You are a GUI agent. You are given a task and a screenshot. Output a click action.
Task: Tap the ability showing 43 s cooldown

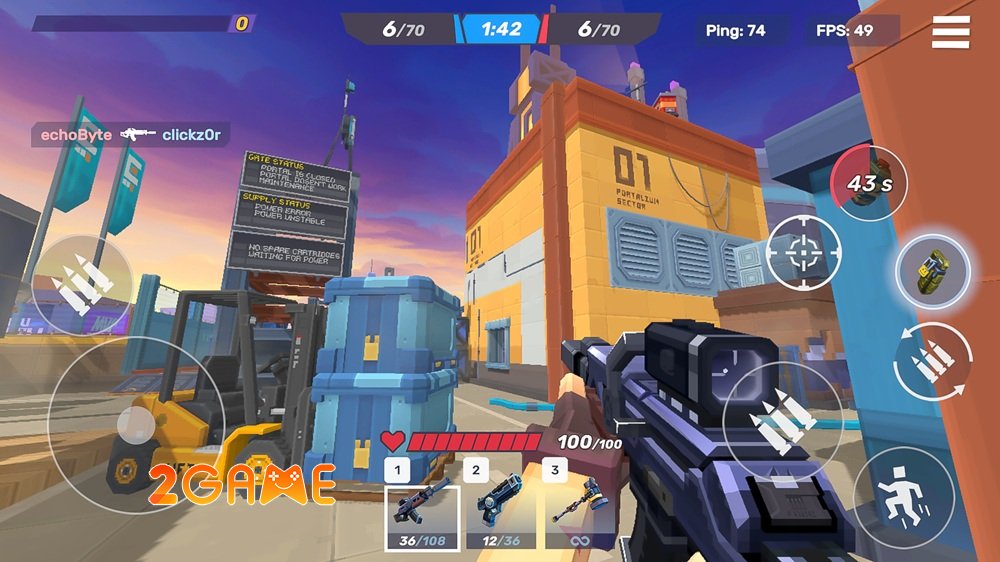coord(868,182)
